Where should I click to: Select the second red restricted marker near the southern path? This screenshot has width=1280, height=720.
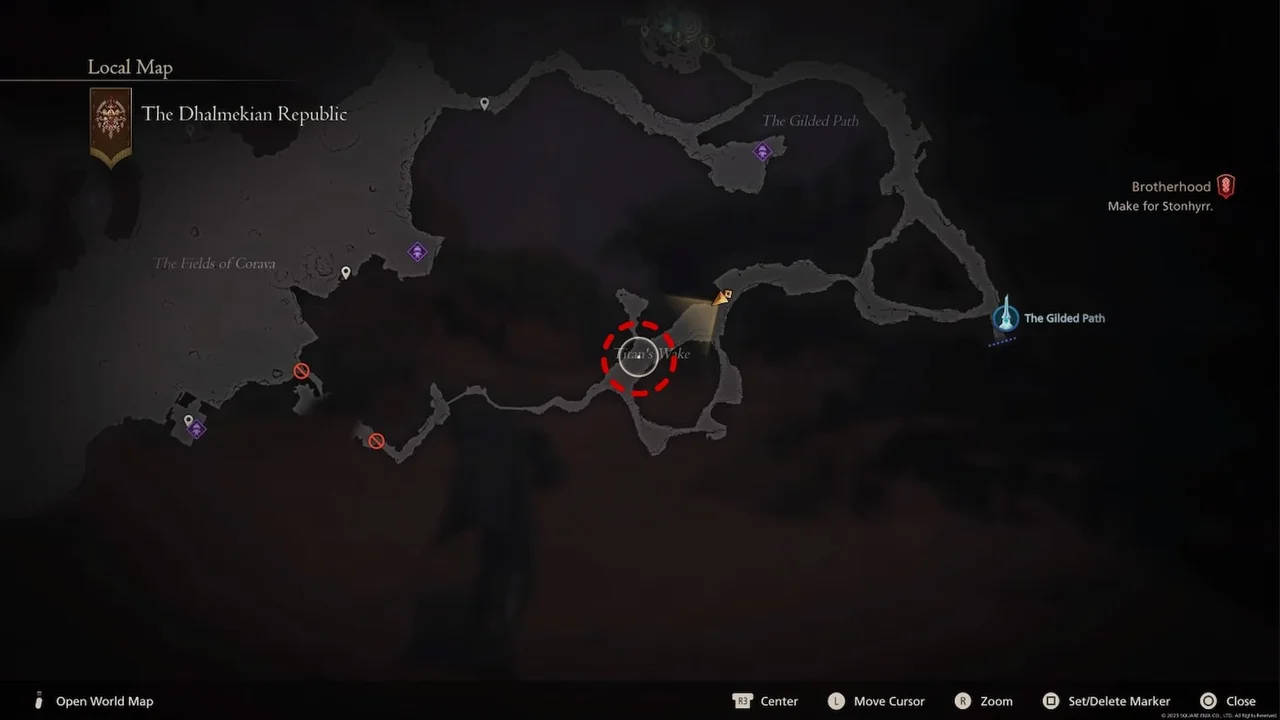tap(375, 440)
